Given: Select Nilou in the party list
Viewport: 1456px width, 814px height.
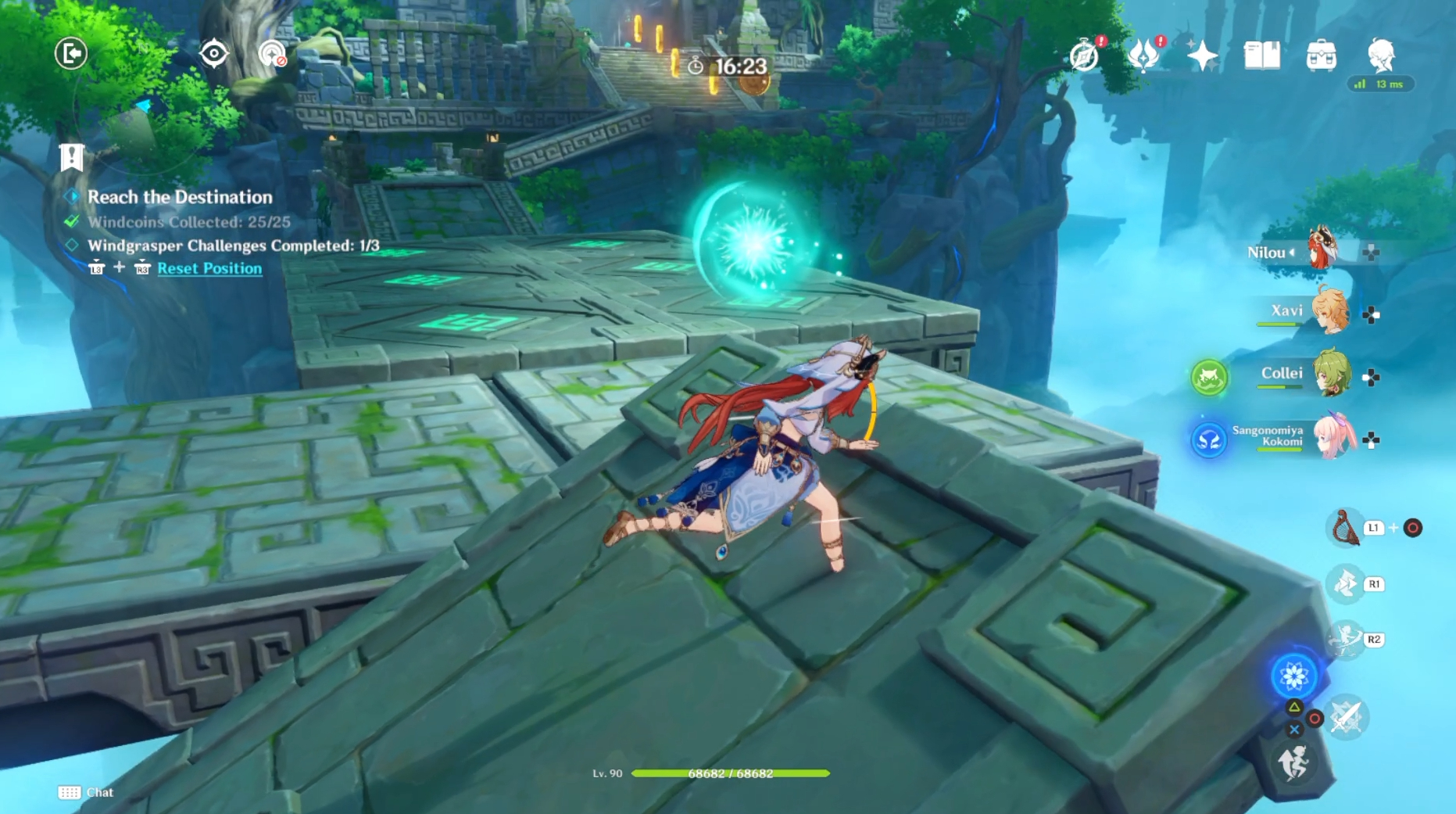Looking at the screenshot, I should pyautogui.click(x=1321, y=250).
